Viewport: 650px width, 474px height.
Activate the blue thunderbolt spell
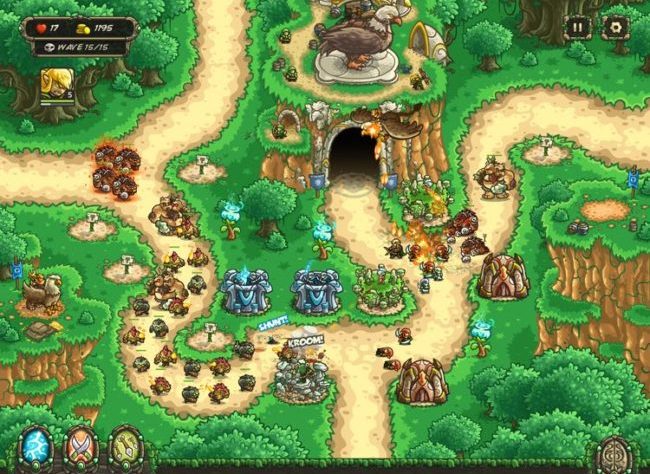(x=36, y=447)
